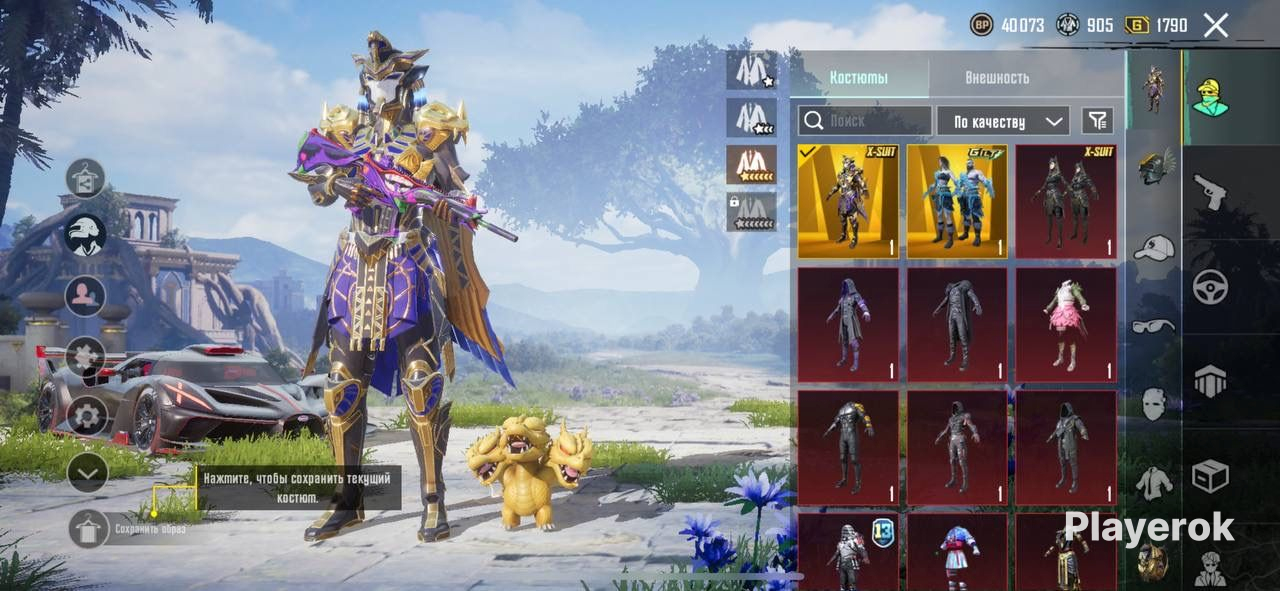Click the Поиск search field
The image size is (1280, 591).
(865, 121)
